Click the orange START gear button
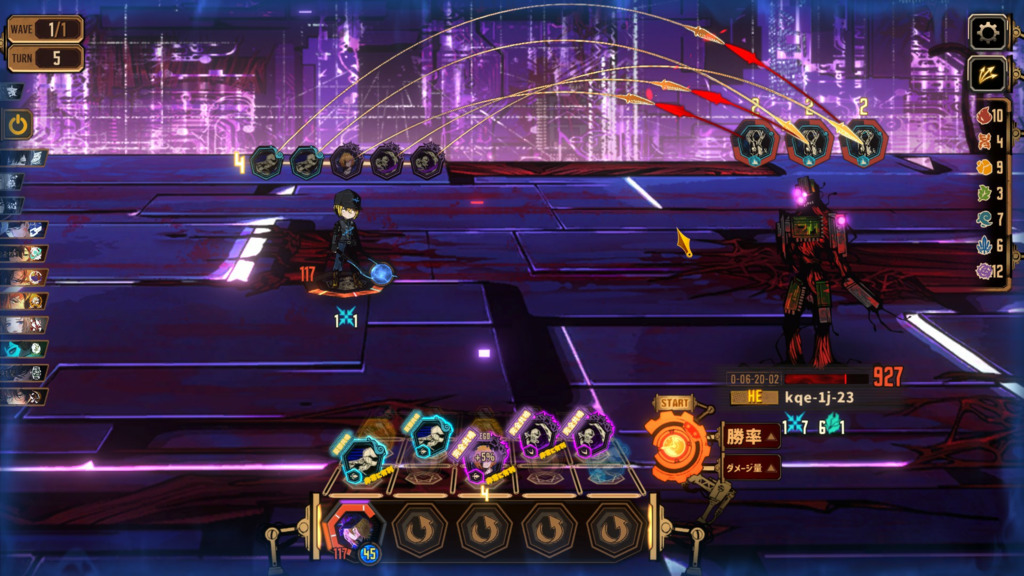The image size is (1024, 576). pyautogui.click(x=671, y=440)
